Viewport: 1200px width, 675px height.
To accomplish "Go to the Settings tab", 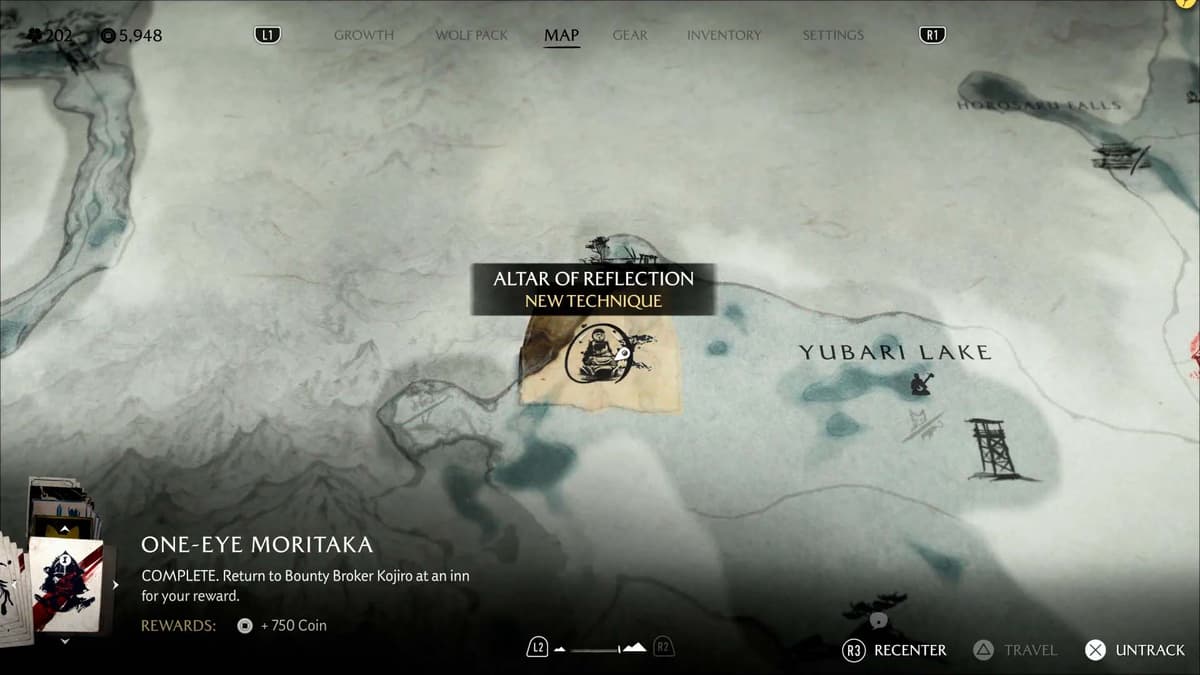I will click(x=833, y=35).
